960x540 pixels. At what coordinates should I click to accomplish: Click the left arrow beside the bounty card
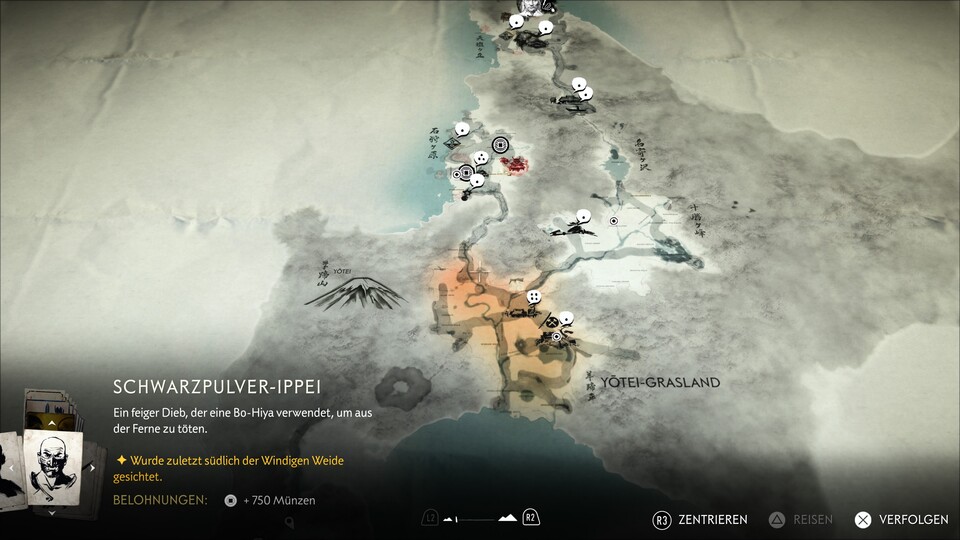coord(11,467)
